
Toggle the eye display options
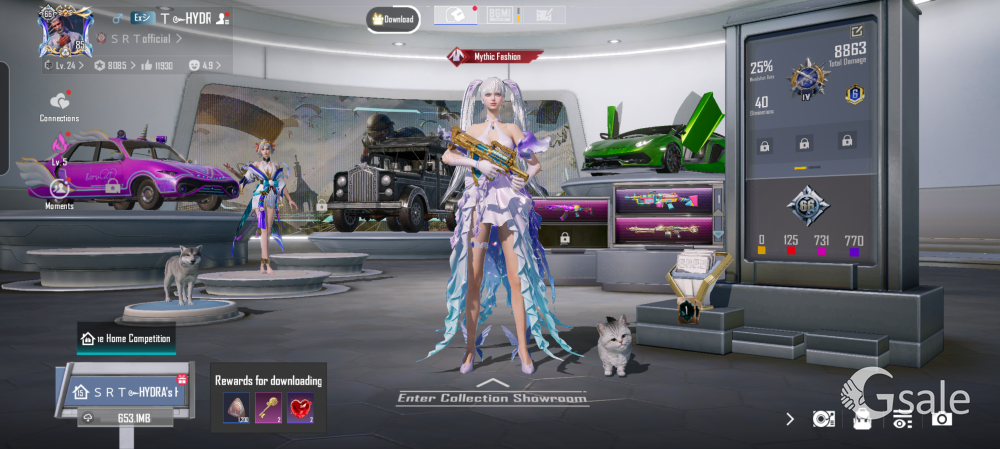point(902,420)
